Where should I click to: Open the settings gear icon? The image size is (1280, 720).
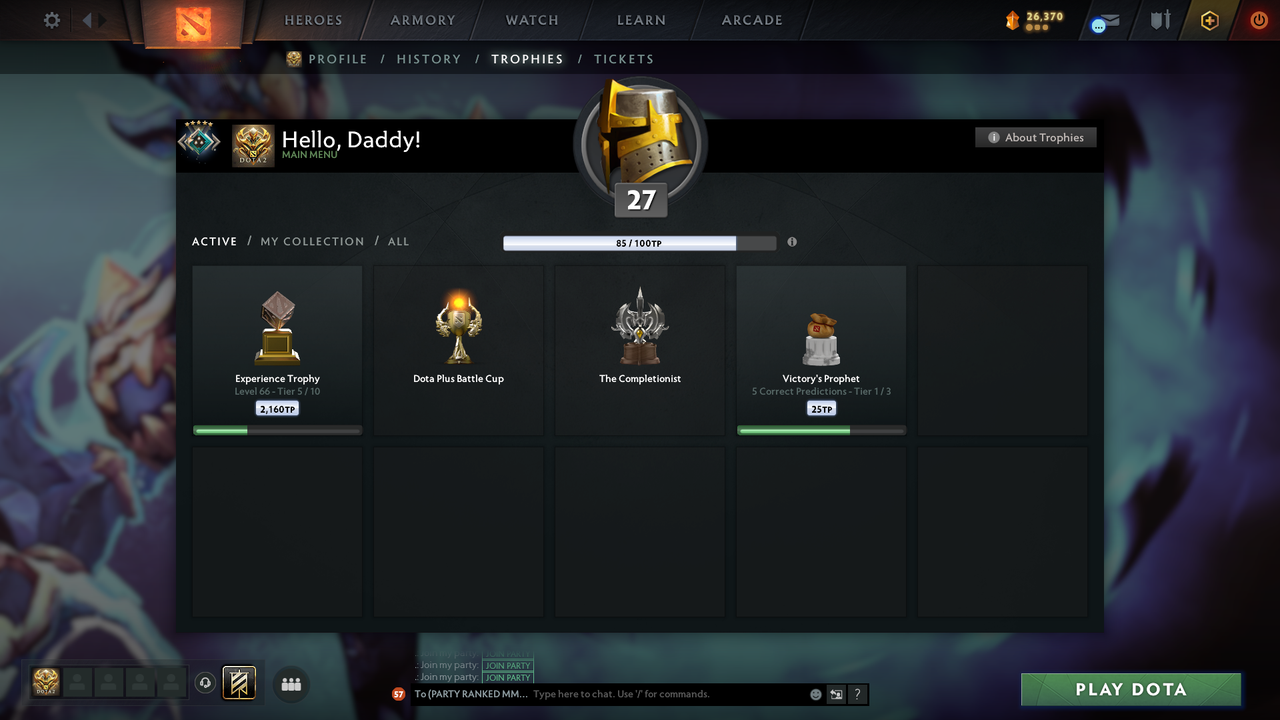click(51, 20)
